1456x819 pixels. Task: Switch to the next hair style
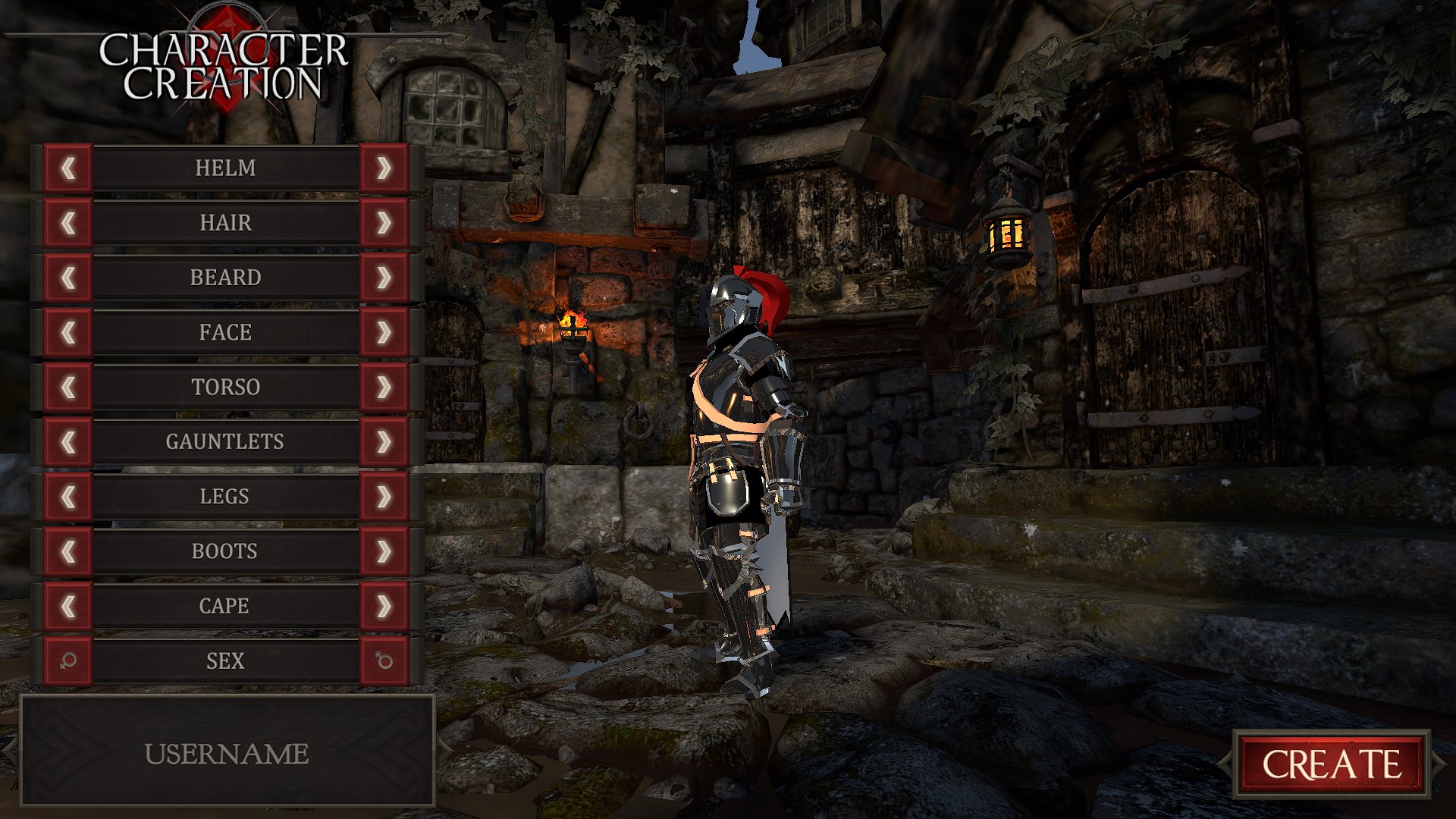(x=384, y=223)
